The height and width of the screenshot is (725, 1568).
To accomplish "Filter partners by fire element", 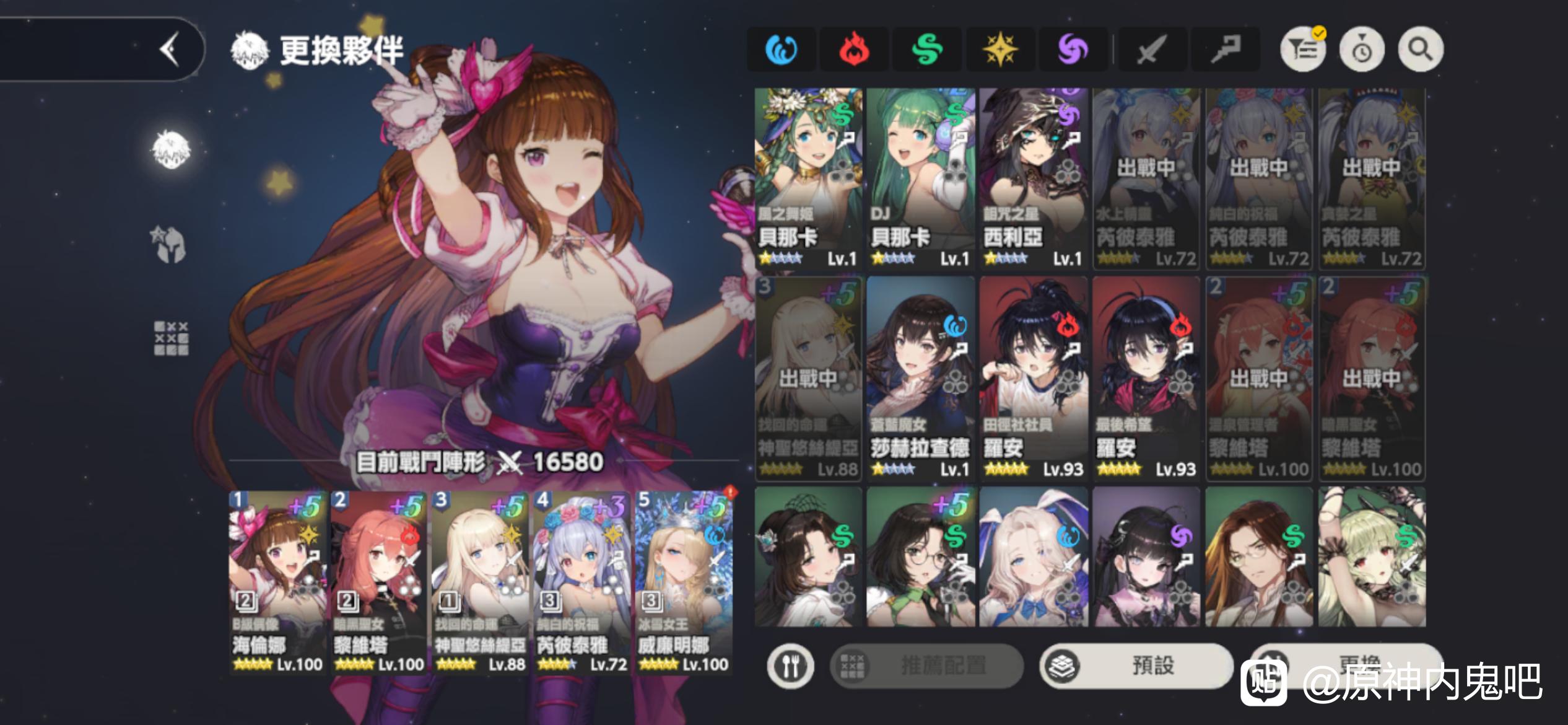I will pos(854,49).
